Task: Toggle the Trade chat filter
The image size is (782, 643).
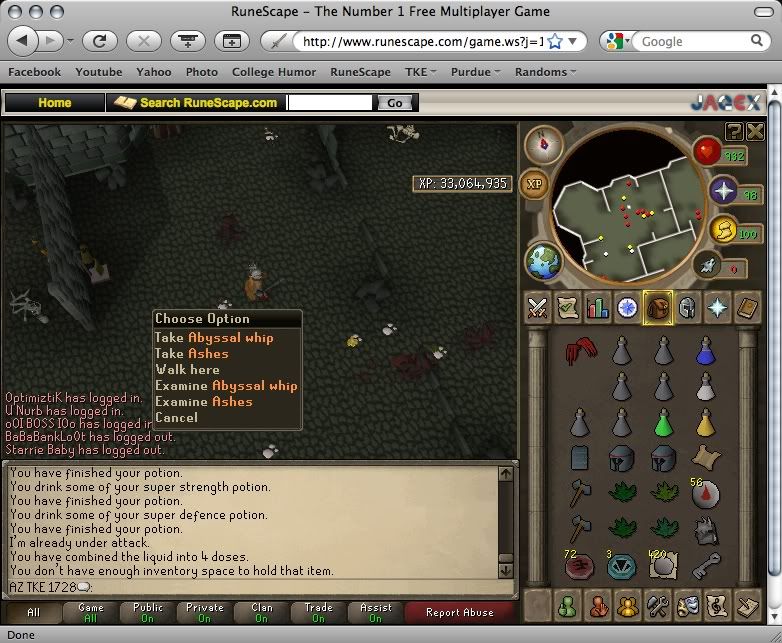Action: tap(319, 612)
